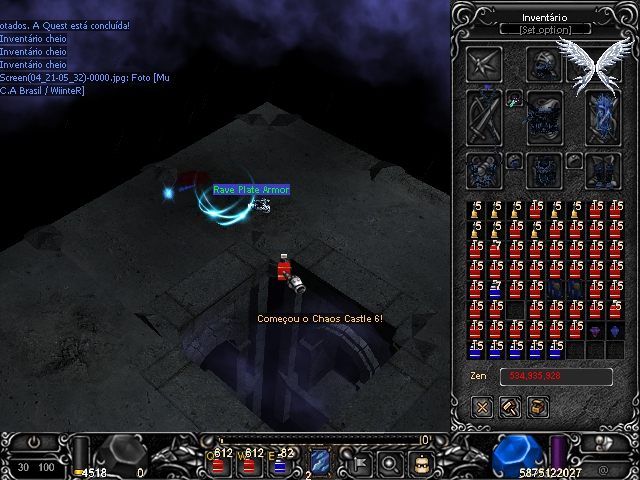Image resolution: width=640 pixels, height=480 pixels.
Task: Select the equipped boots slot
Action: click(603, 169)
